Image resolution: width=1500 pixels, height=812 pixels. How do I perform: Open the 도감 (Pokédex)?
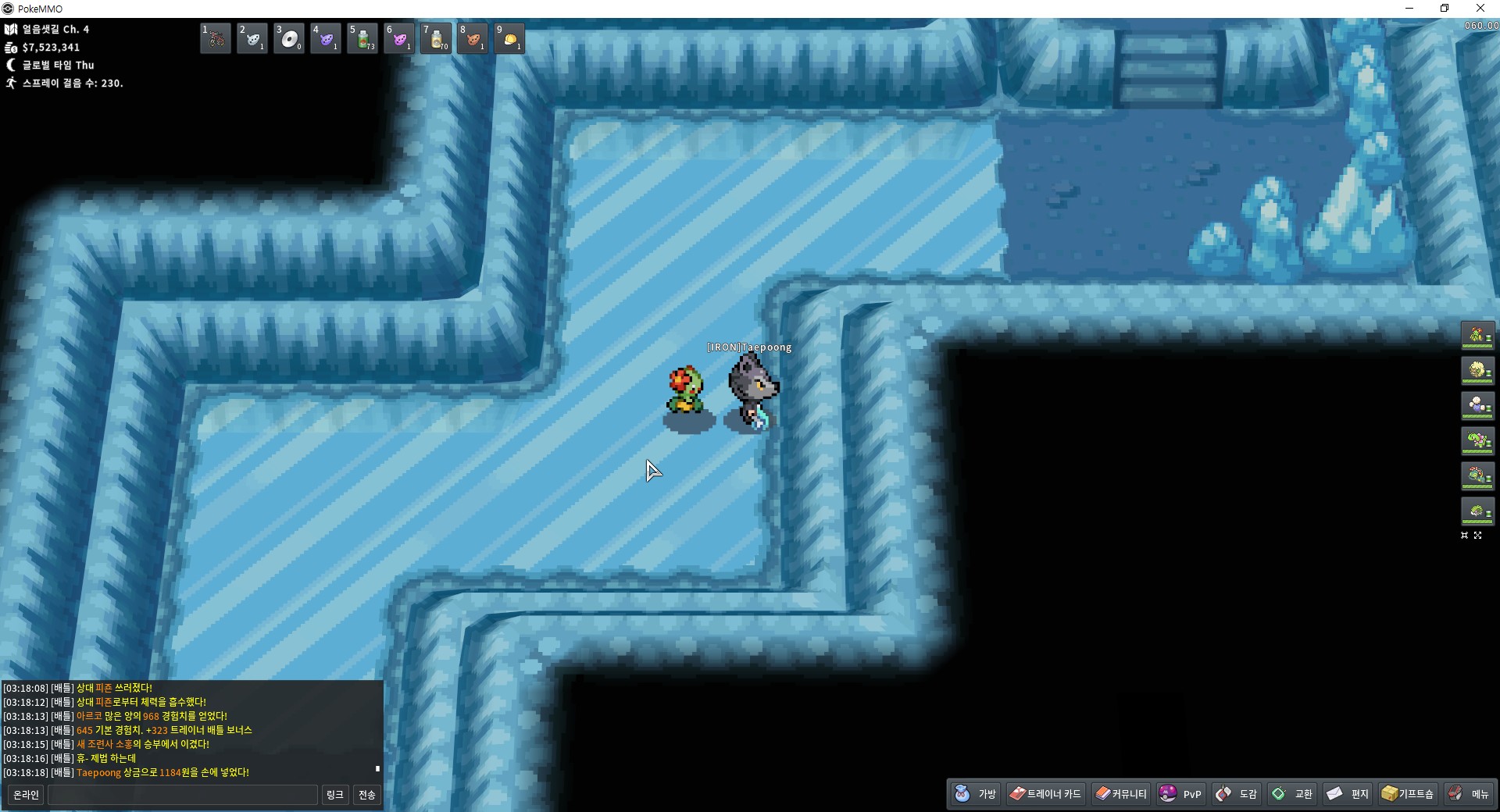pyautogui.click(x=1237, y=794)
